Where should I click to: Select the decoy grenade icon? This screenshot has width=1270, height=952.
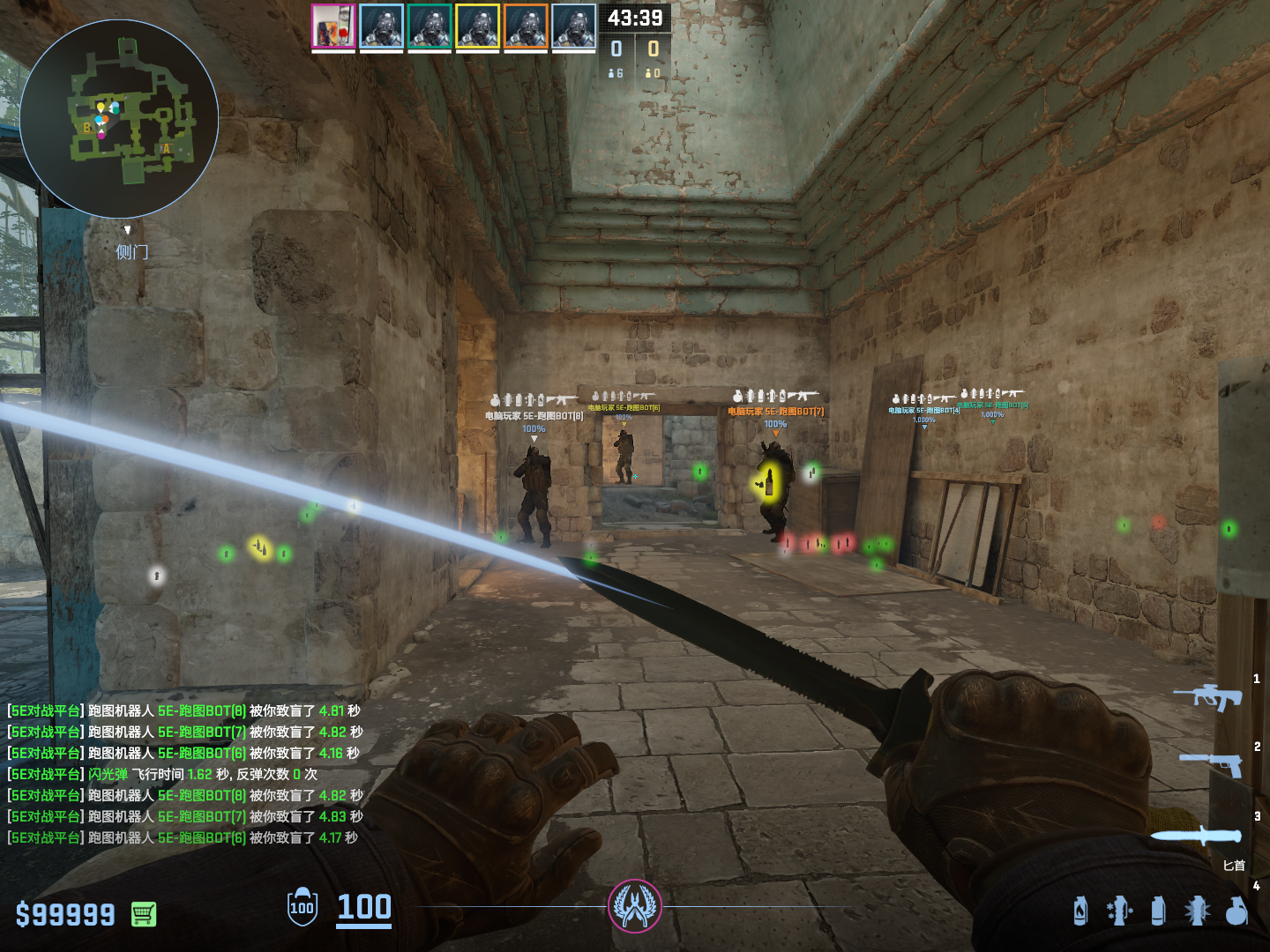tap(1119, 911)
